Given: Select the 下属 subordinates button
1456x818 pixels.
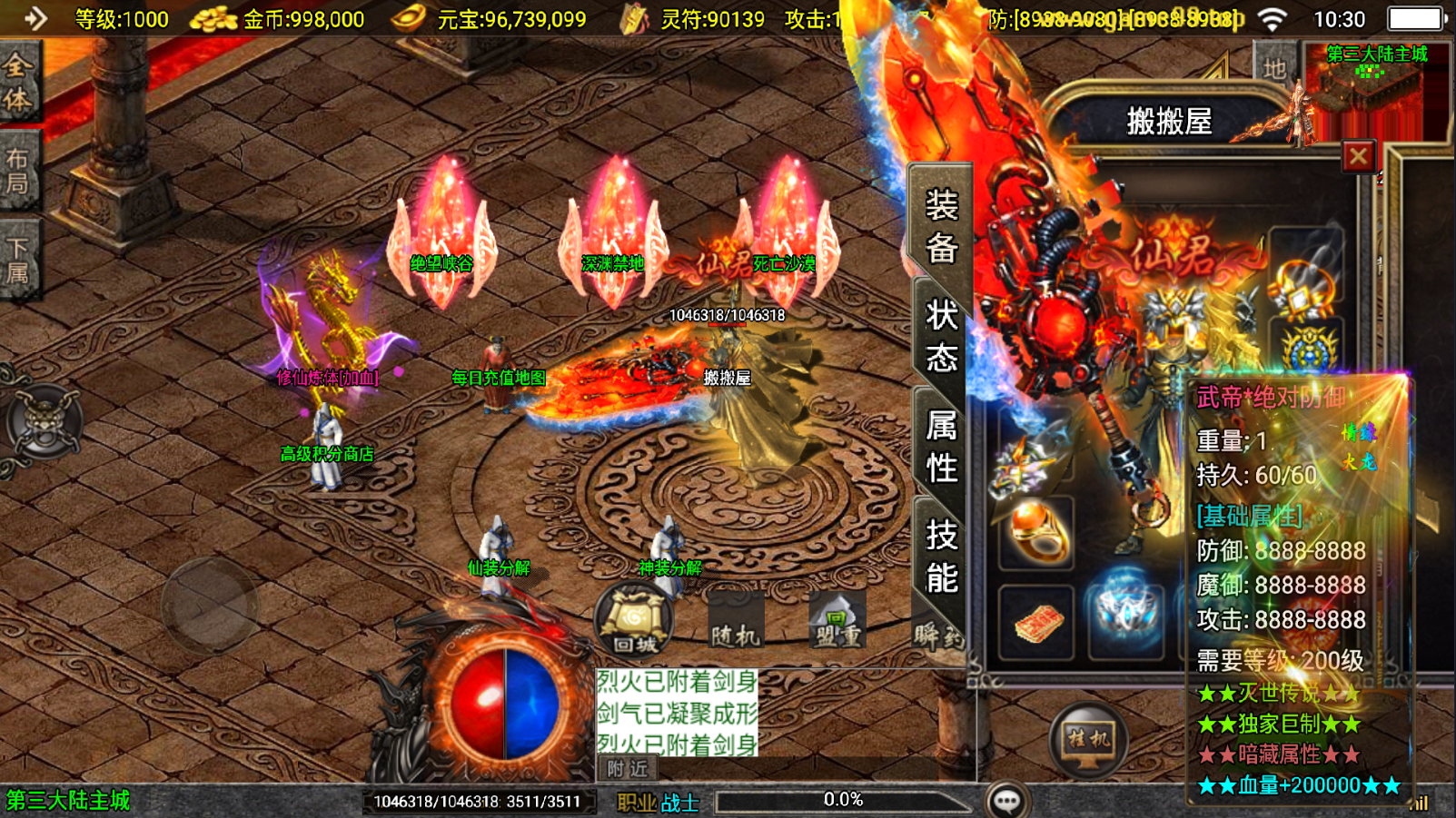Looking at the screenshot, I should point(18,260).
